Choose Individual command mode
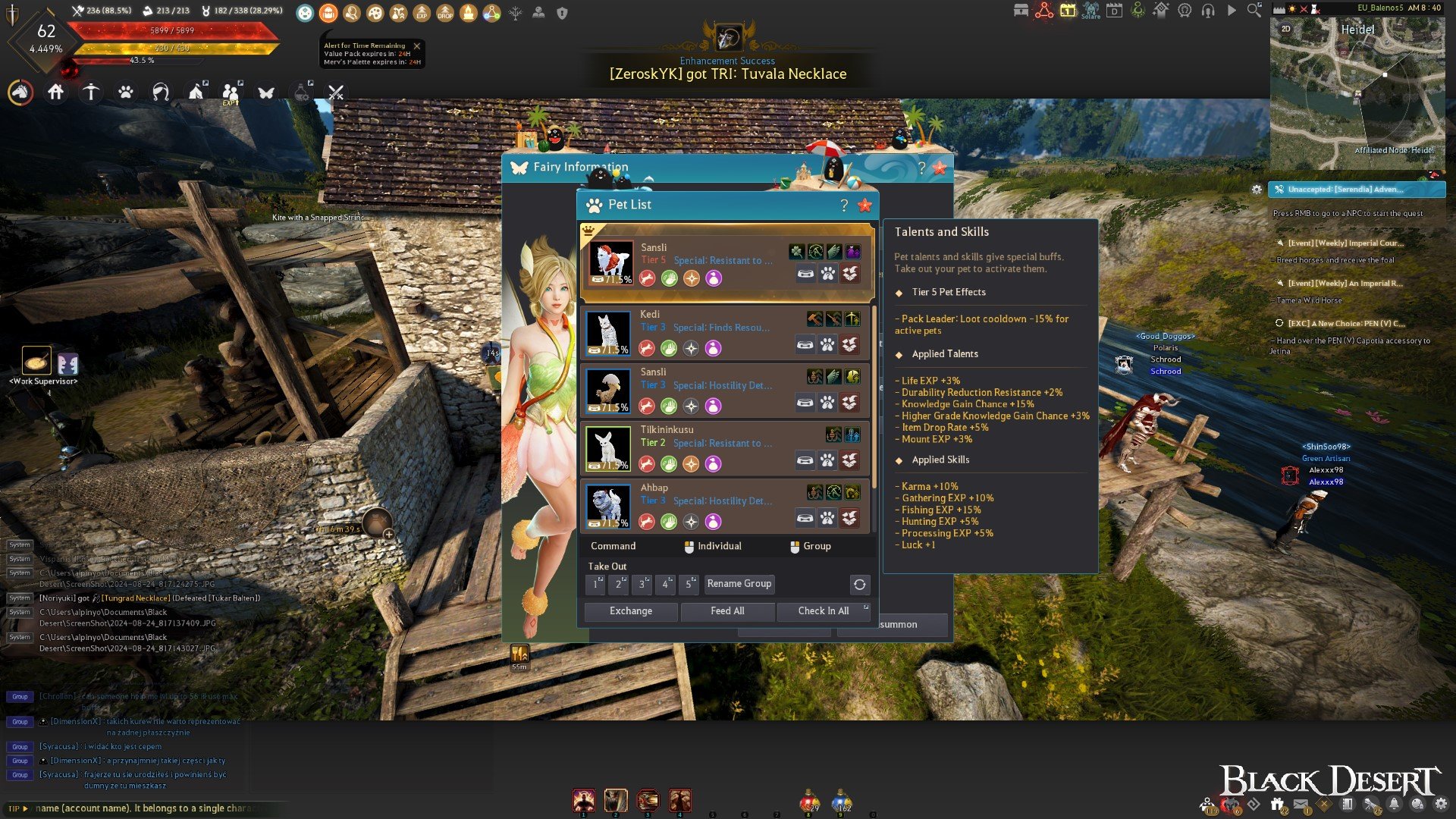The height and width of the screenshot is (819, 1456). pos(713,547)
